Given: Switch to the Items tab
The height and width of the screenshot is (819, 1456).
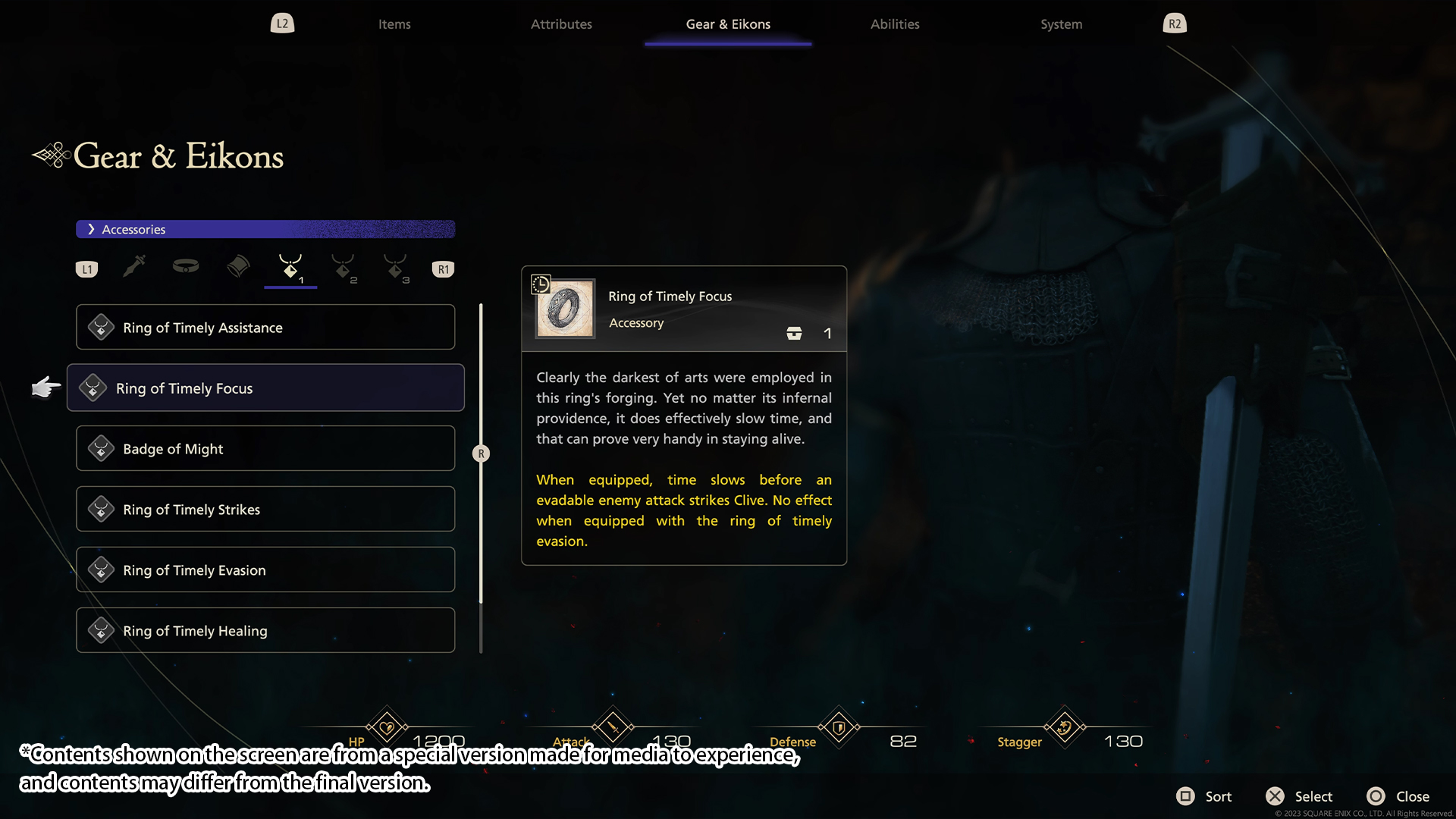Looking at the screenshot, I should point(394,24).
